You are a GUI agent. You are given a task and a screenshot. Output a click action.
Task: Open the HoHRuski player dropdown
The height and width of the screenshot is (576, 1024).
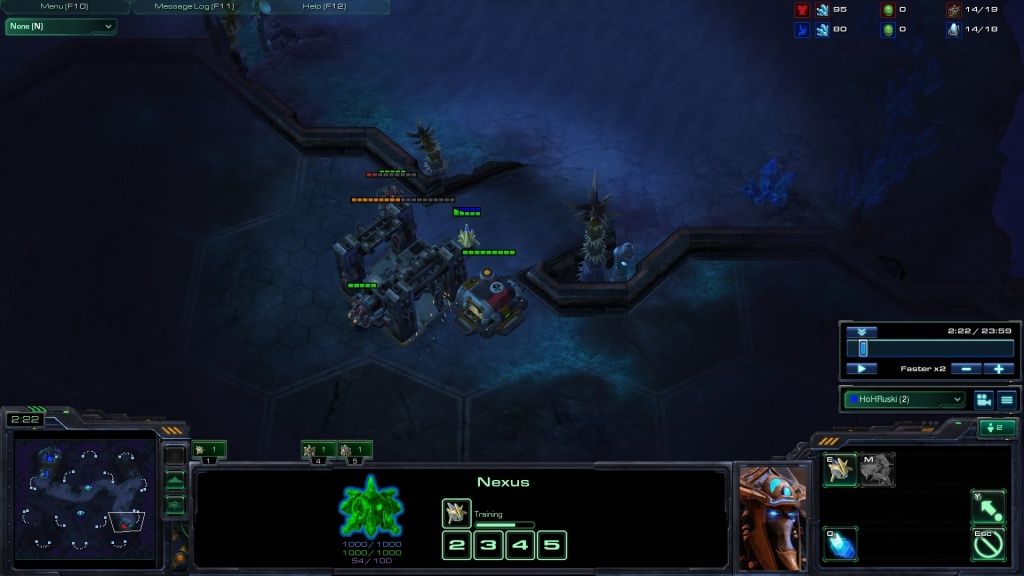[x=905, y=400]
